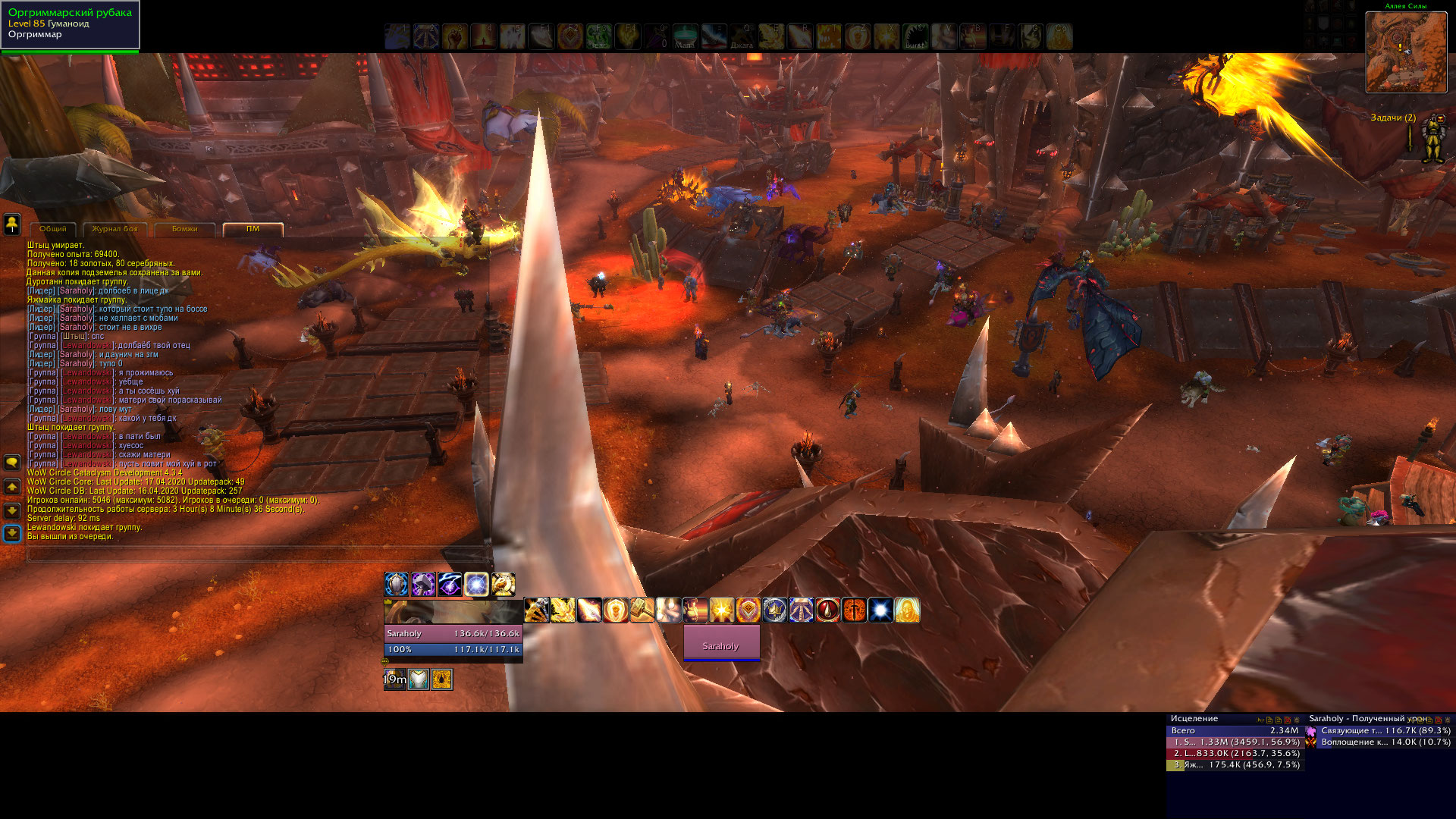Cast the white starburst flash spell

(x=880, y=610)
